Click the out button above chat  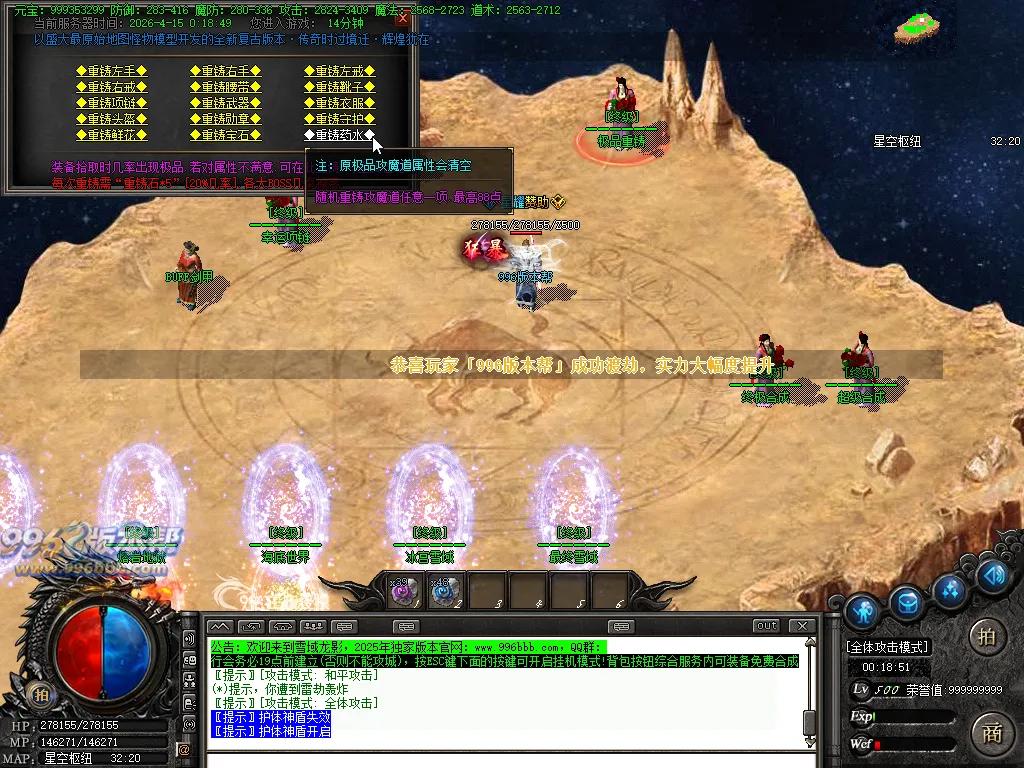click(766, 626)
